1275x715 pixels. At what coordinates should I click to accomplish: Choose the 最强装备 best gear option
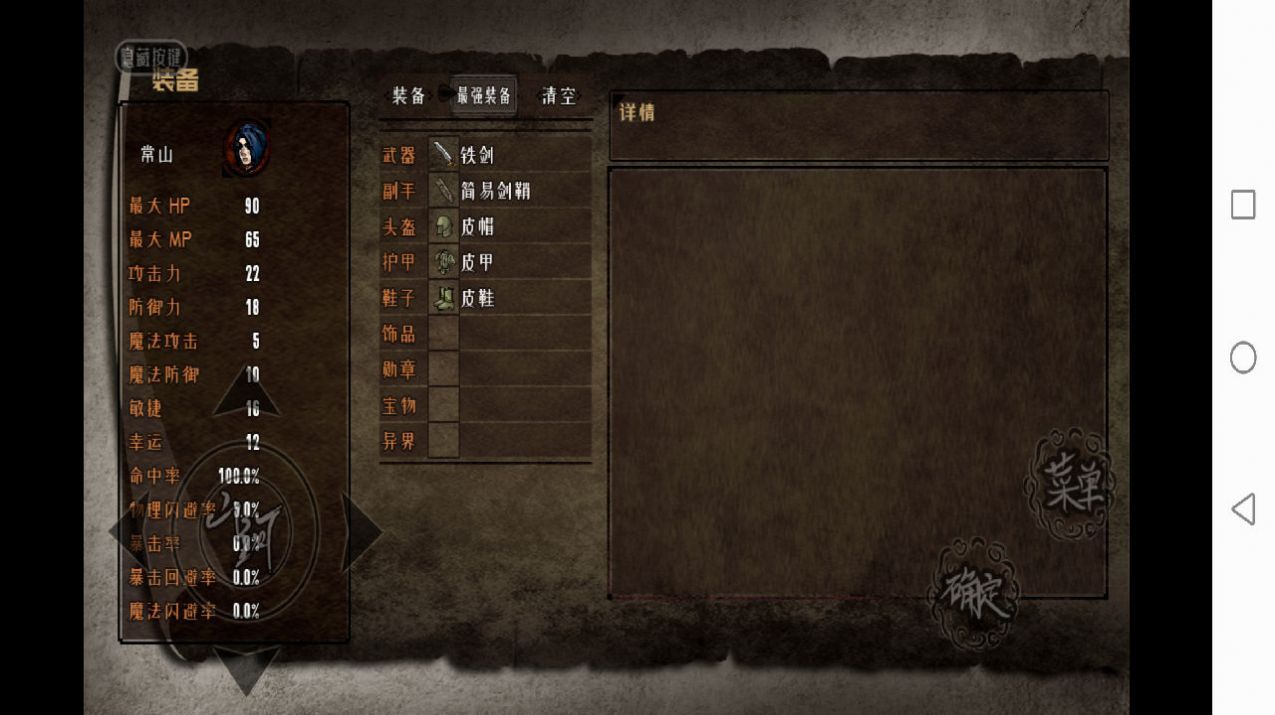(484, 96)
